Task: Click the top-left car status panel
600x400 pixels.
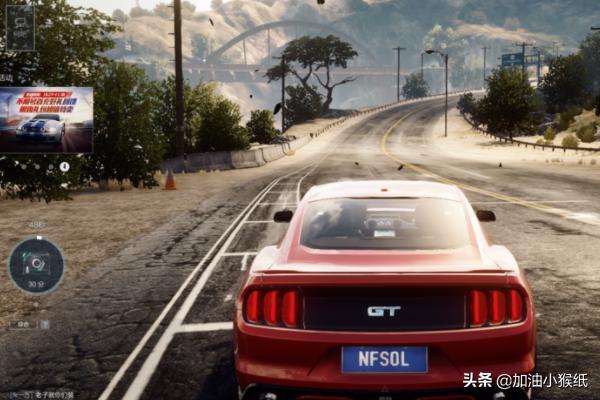Action: [x=20, y=27]
